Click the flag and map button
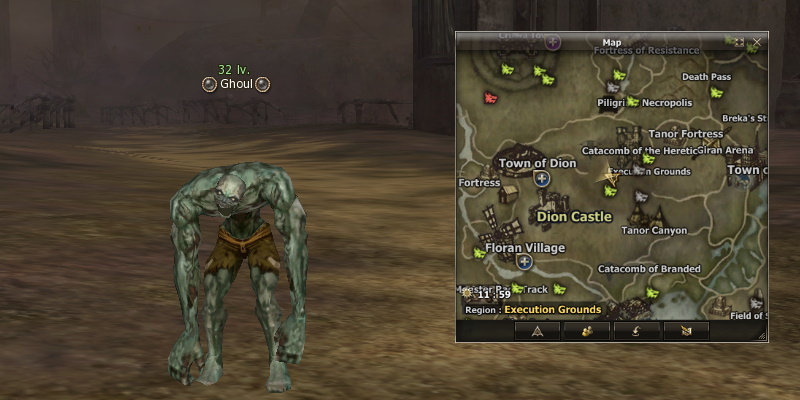 pyautogui.click(x=685, y=330)
